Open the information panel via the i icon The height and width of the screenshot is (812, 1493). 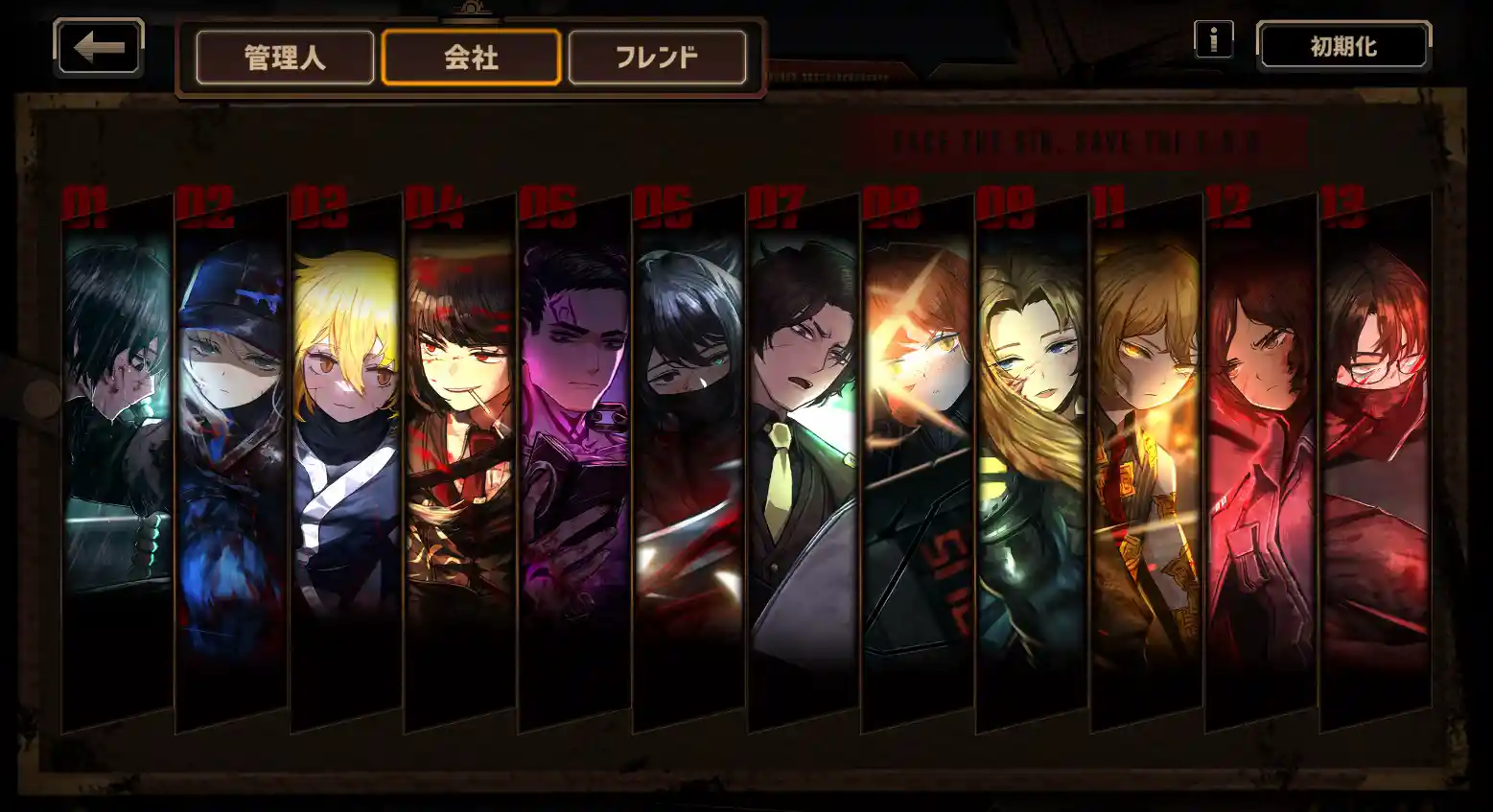pos(1213,39)
